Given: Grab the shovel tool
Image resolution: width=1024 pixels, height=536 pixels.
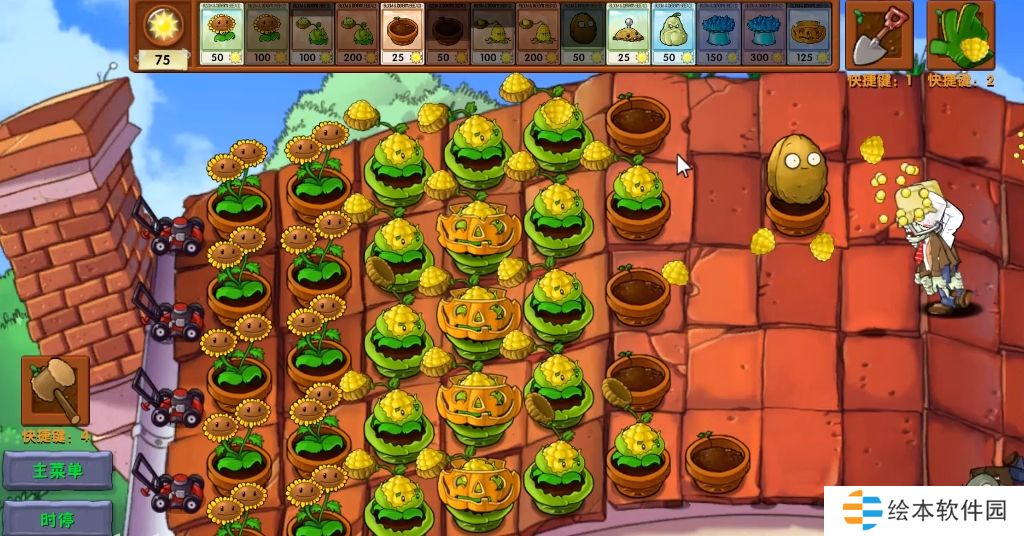Looking at the screenshot, I should click(x=879, y=36).
